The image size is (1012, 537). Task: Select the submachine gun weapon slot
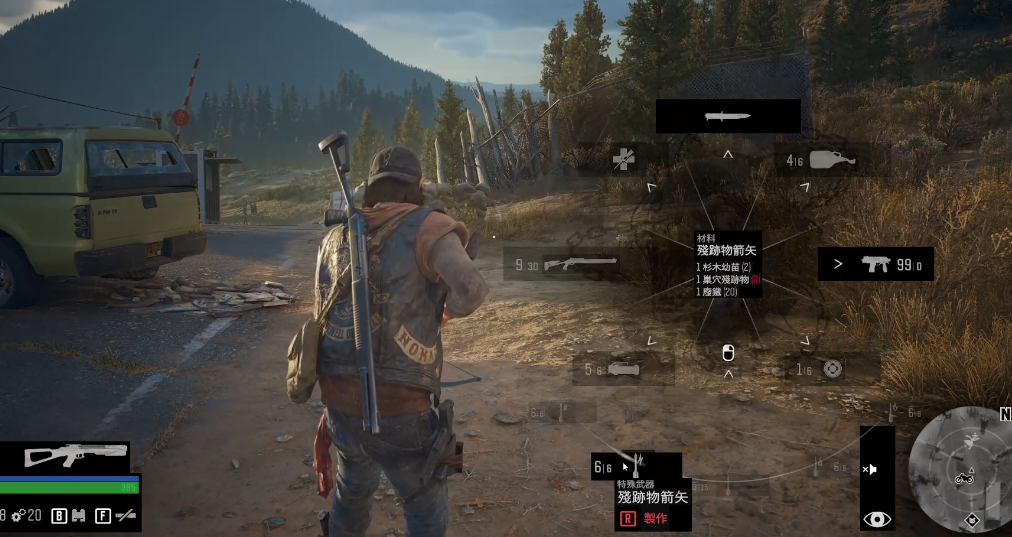click(875, 264)
